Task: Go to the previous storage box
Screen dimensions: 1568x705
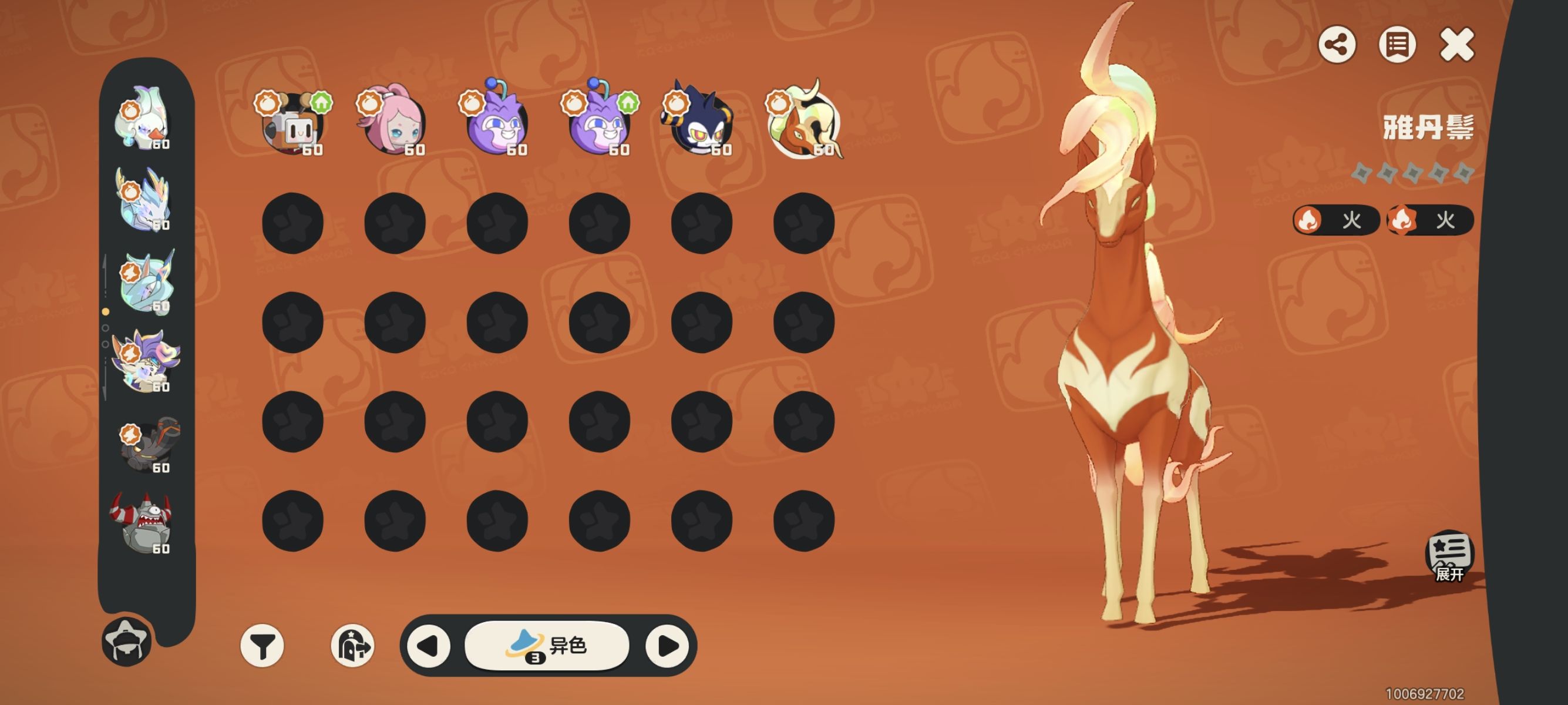Action: tap(429, 645)
